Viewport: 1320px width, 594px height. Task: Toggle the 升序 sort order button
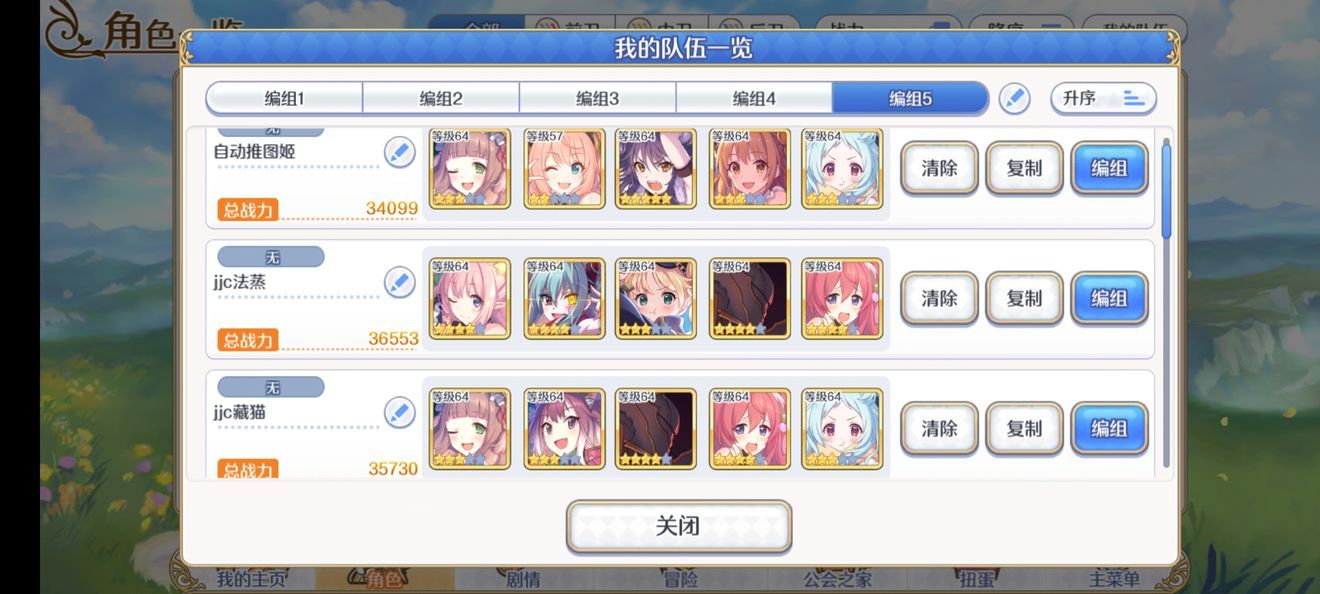1103,99
